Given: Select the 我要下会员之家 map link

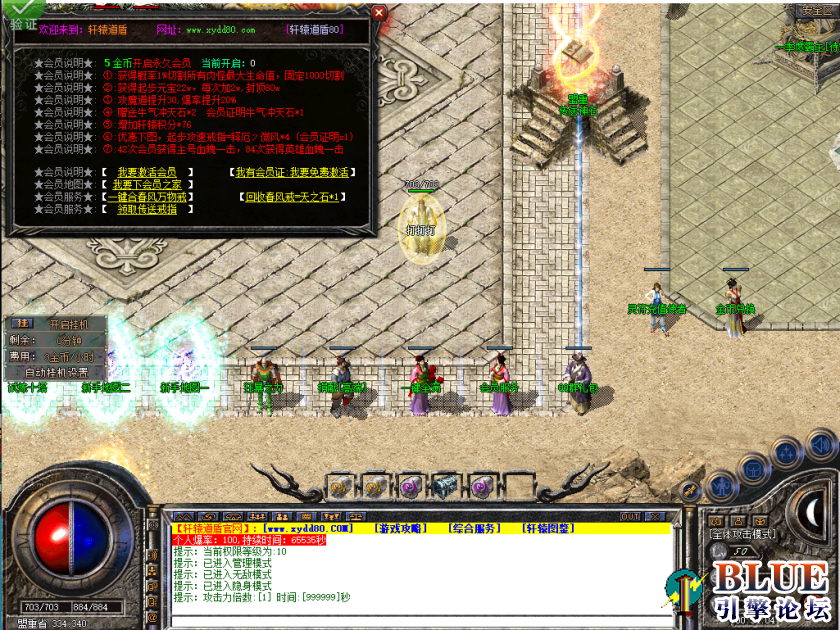Looking at the screenshot, I should pos(147,184).
